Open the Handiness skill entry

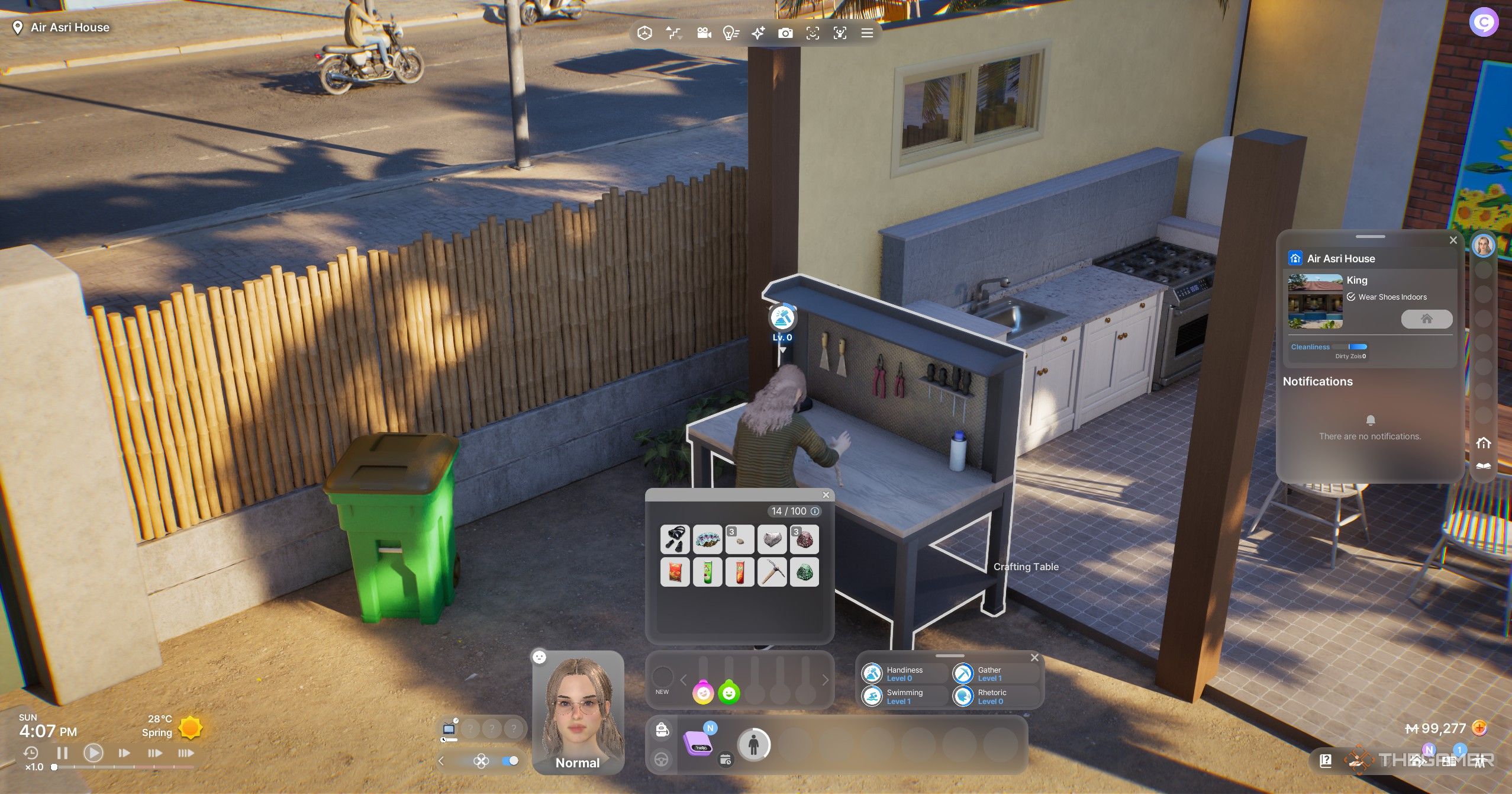click(x=903, y=674)
